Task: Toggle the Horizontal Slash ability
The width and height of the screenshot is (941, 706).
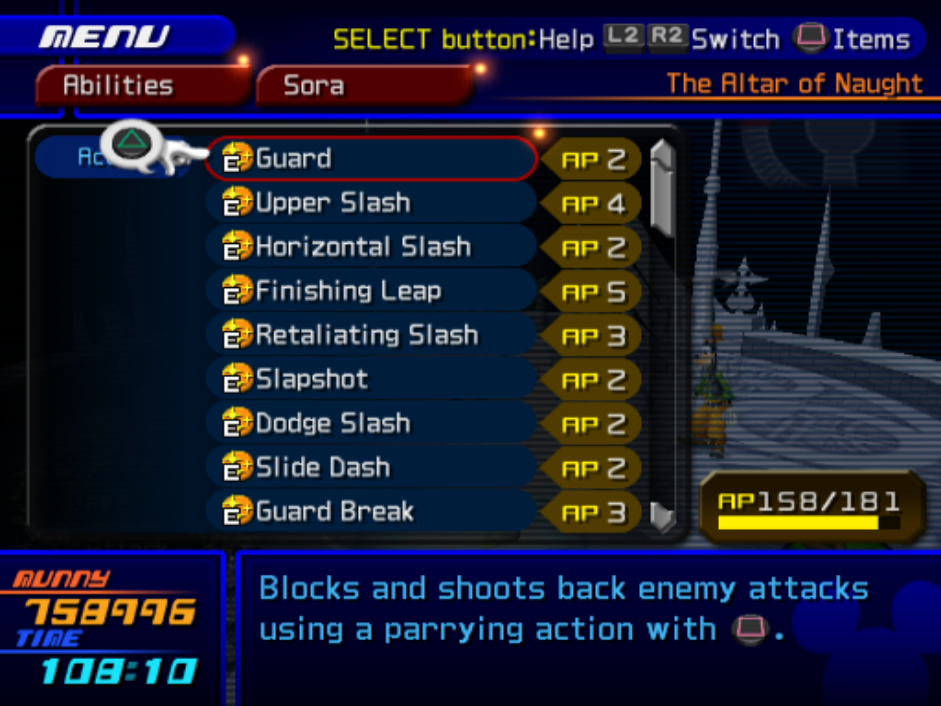Action: (x=370, y=247)
